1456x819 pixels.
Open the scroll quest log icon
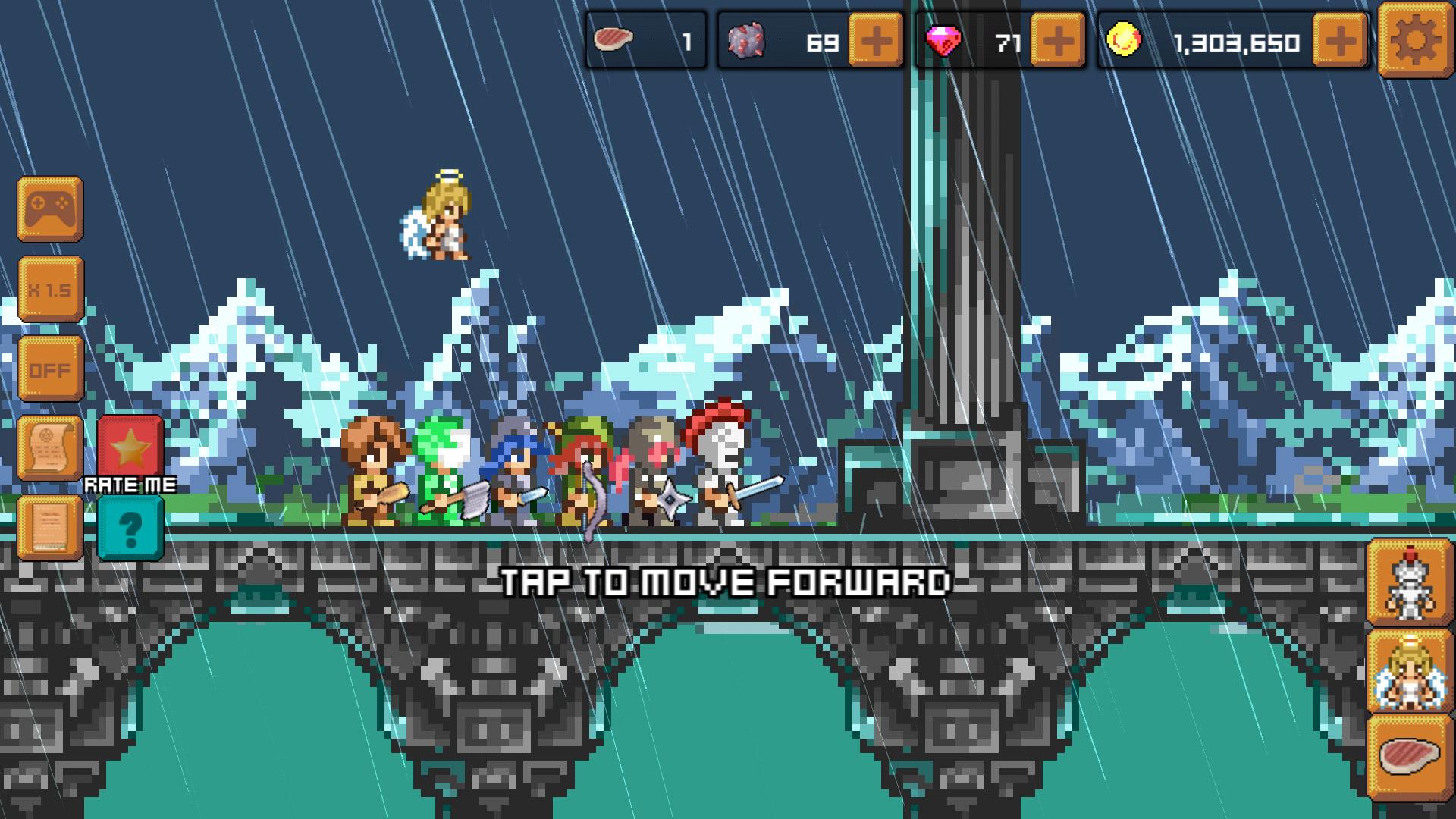click(50, 449)
